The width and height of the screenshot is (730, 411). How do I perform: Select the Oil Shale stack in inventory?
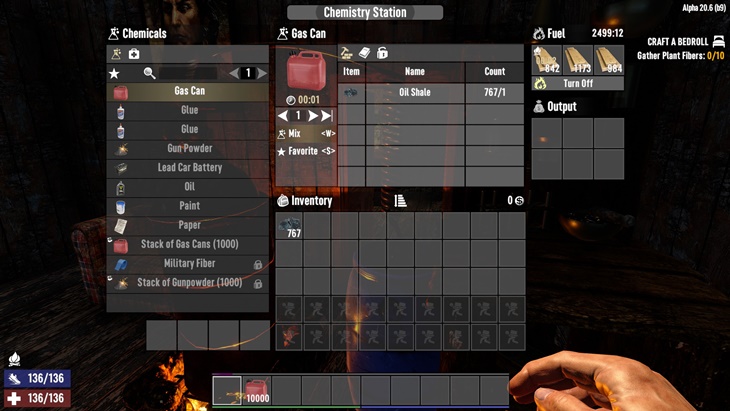click(289, 226)
